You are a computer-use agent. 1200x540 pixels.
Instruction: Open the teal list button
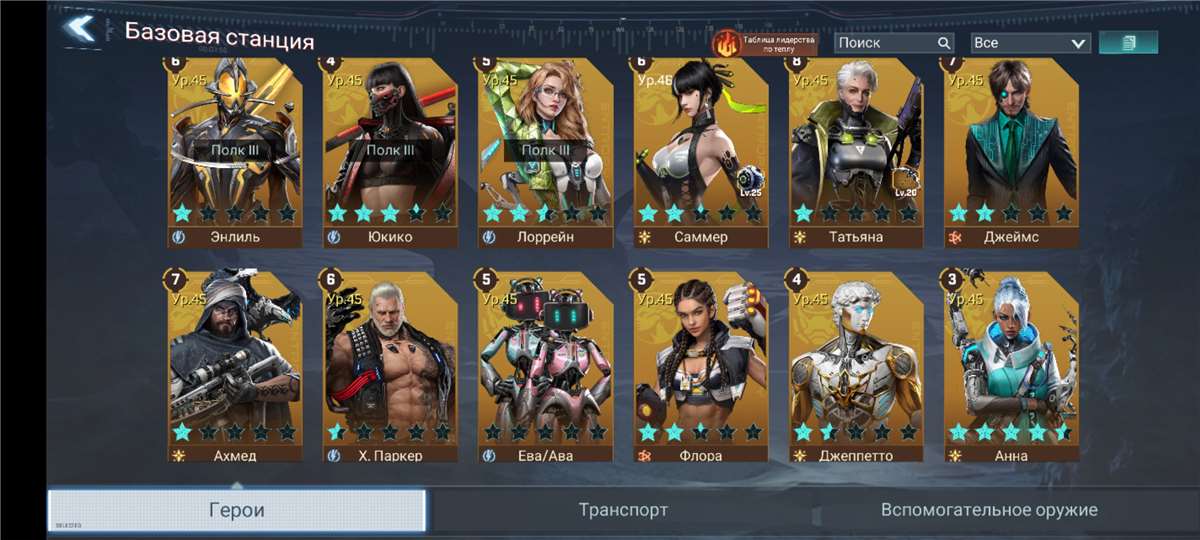point(1128,43)
